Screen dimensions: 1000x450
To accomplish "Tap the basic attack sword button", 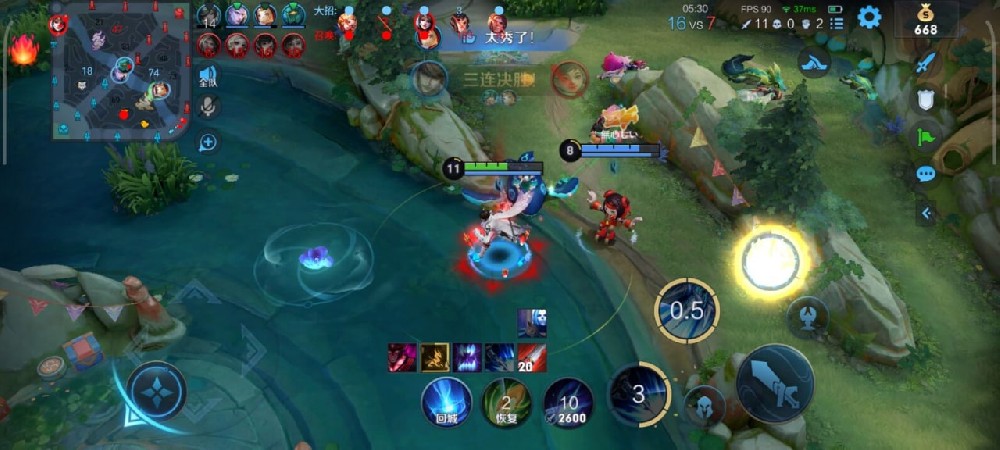I will (x=774, y=381).
